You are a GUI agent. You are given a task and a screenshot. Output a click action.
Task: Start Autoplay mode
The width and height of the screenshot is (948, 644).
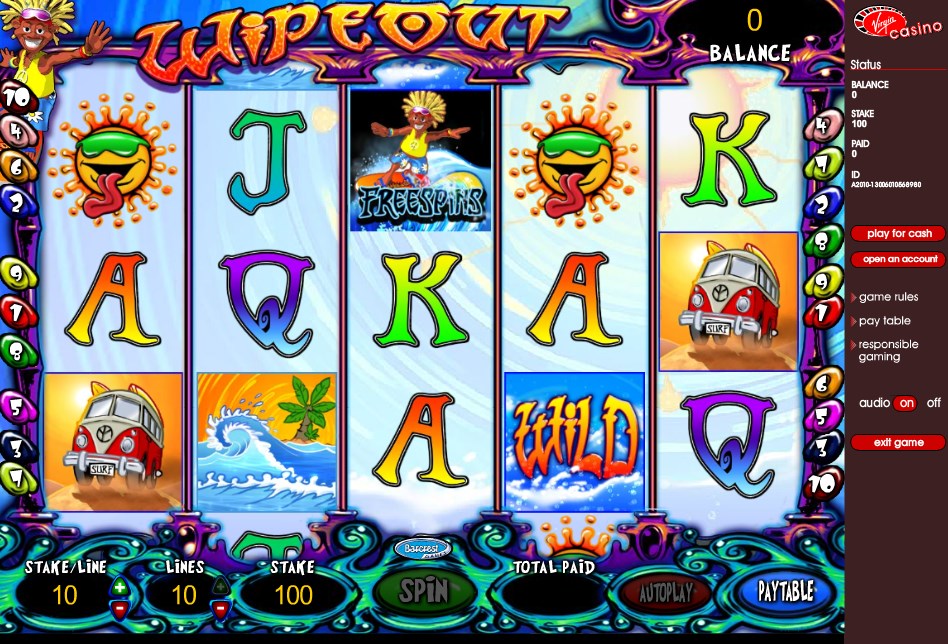coord(665,592)
